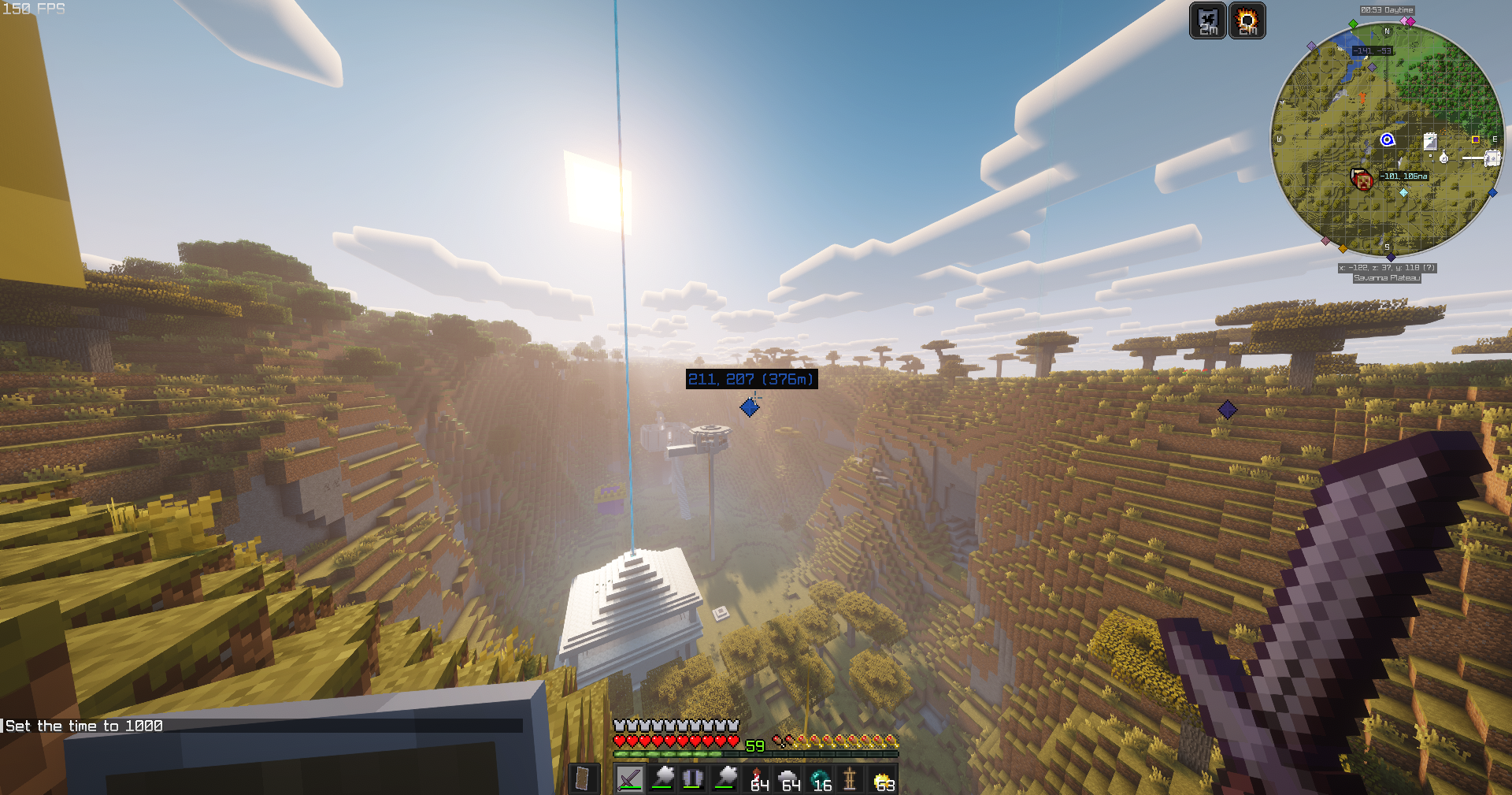The height and width of the screenshot is (795, 1512).
Task: Click the E compass marker on the minimap edge
Action: tap(1495, 139)
